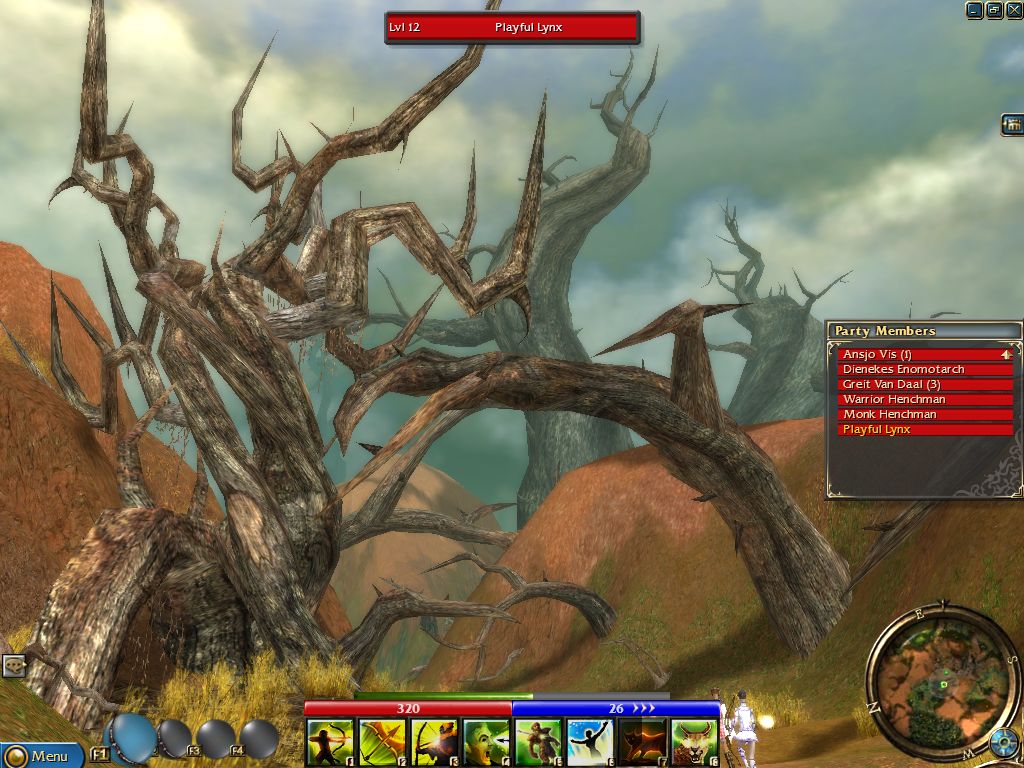Screen dimensions: 1024x768
Task: Use the snarling lynx pet skill
Action: point(694,743)
